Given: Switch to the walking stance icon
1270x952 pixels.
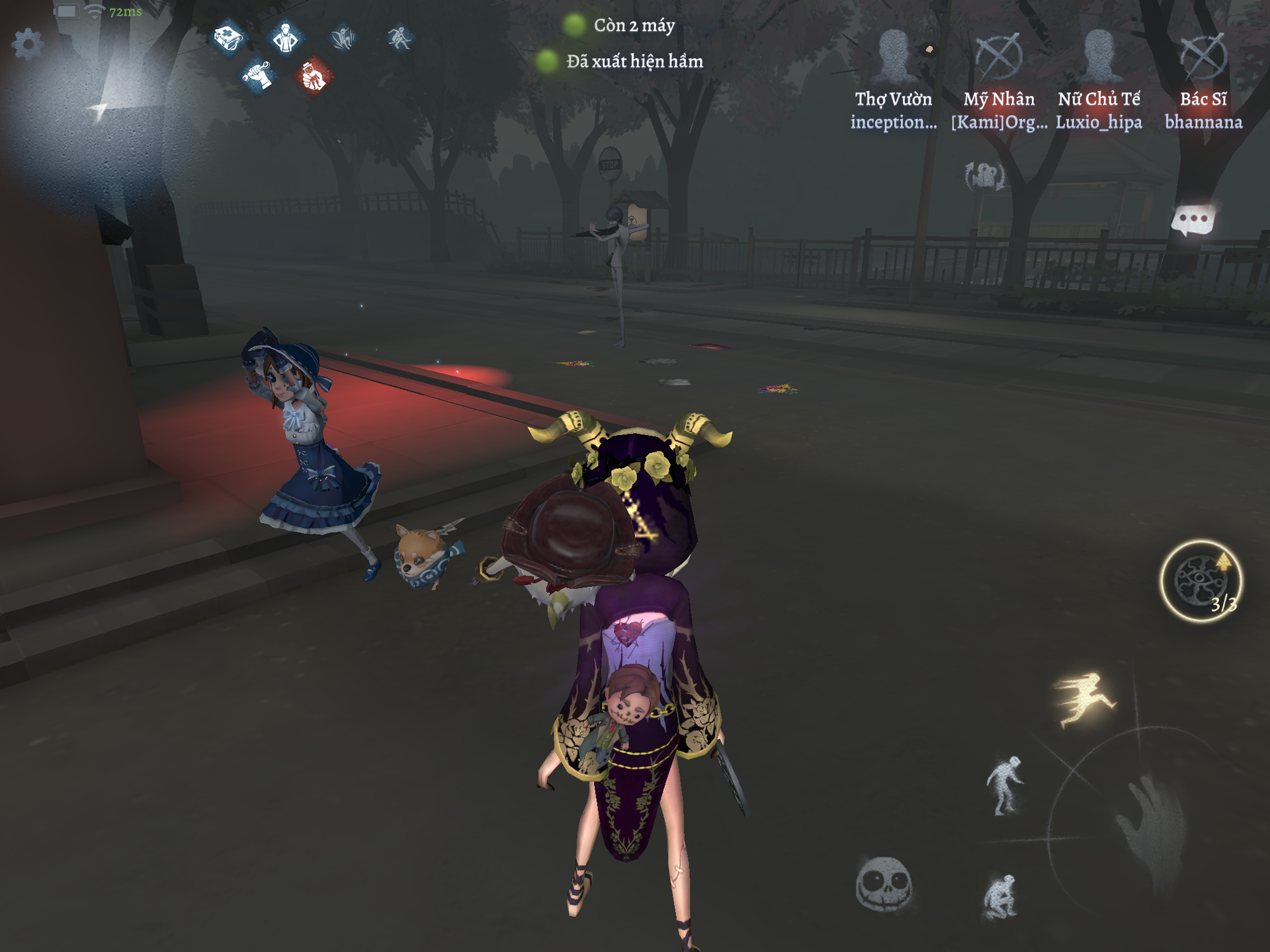Looking at the screenshot, I should click(1004, 785).
